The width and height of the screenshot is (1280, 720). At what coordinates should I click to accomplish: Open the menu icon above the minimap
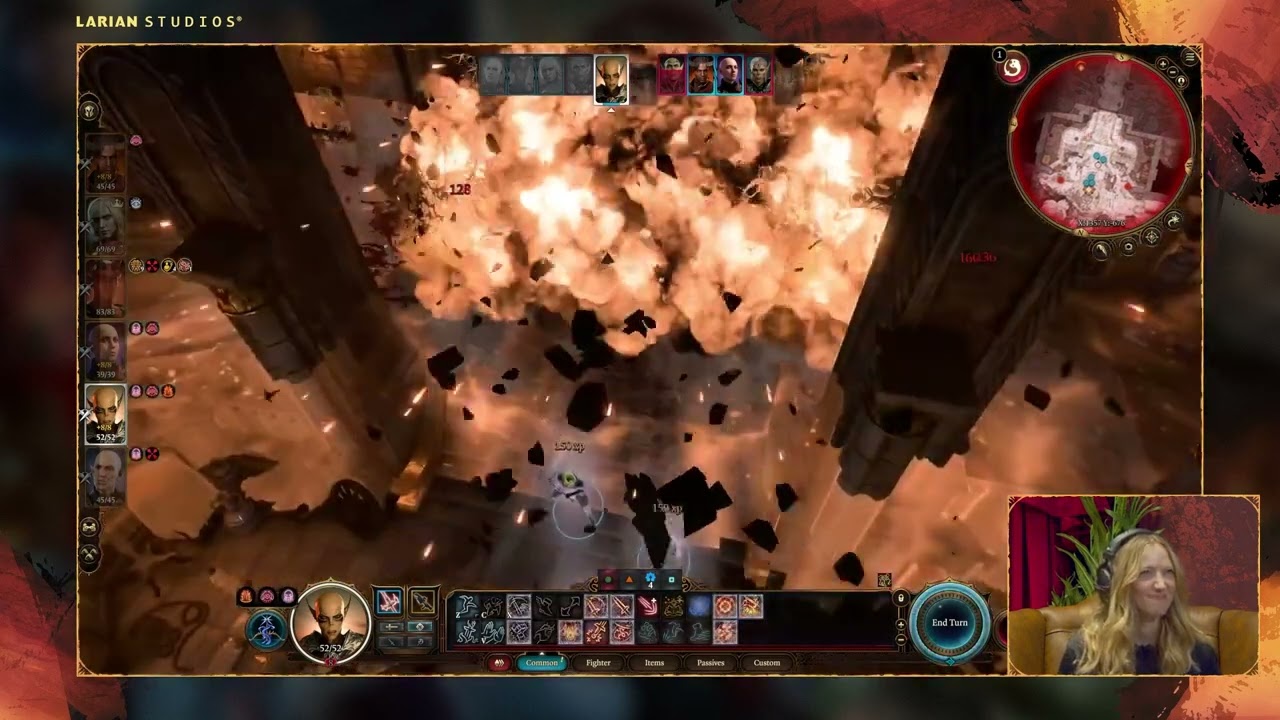click(x=1189, y=55)
